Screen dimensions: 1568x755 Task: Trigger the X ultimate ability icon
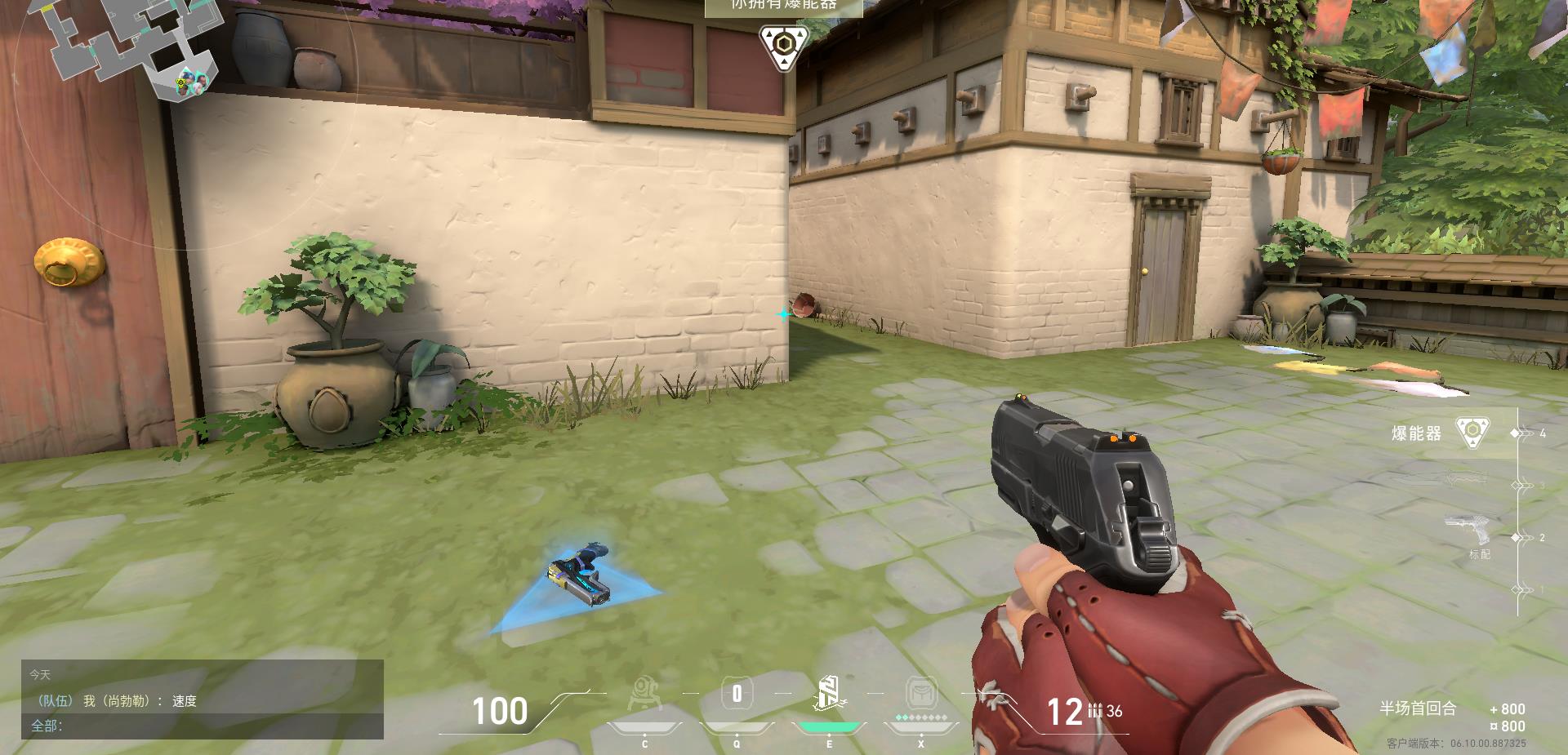point(921,695)
